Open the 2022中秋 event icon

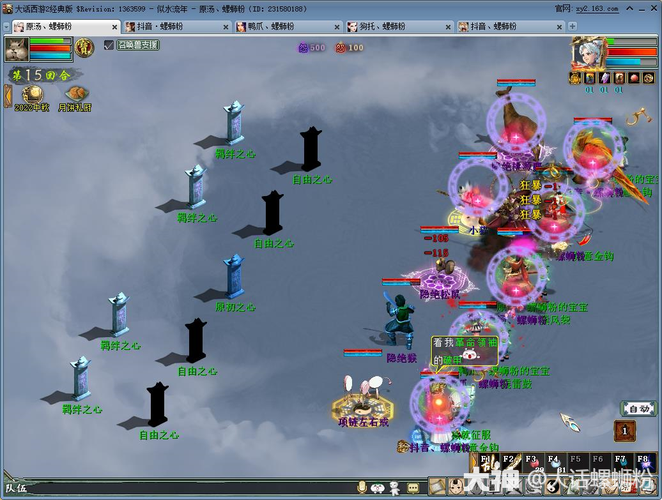click(x=33, y=94)
